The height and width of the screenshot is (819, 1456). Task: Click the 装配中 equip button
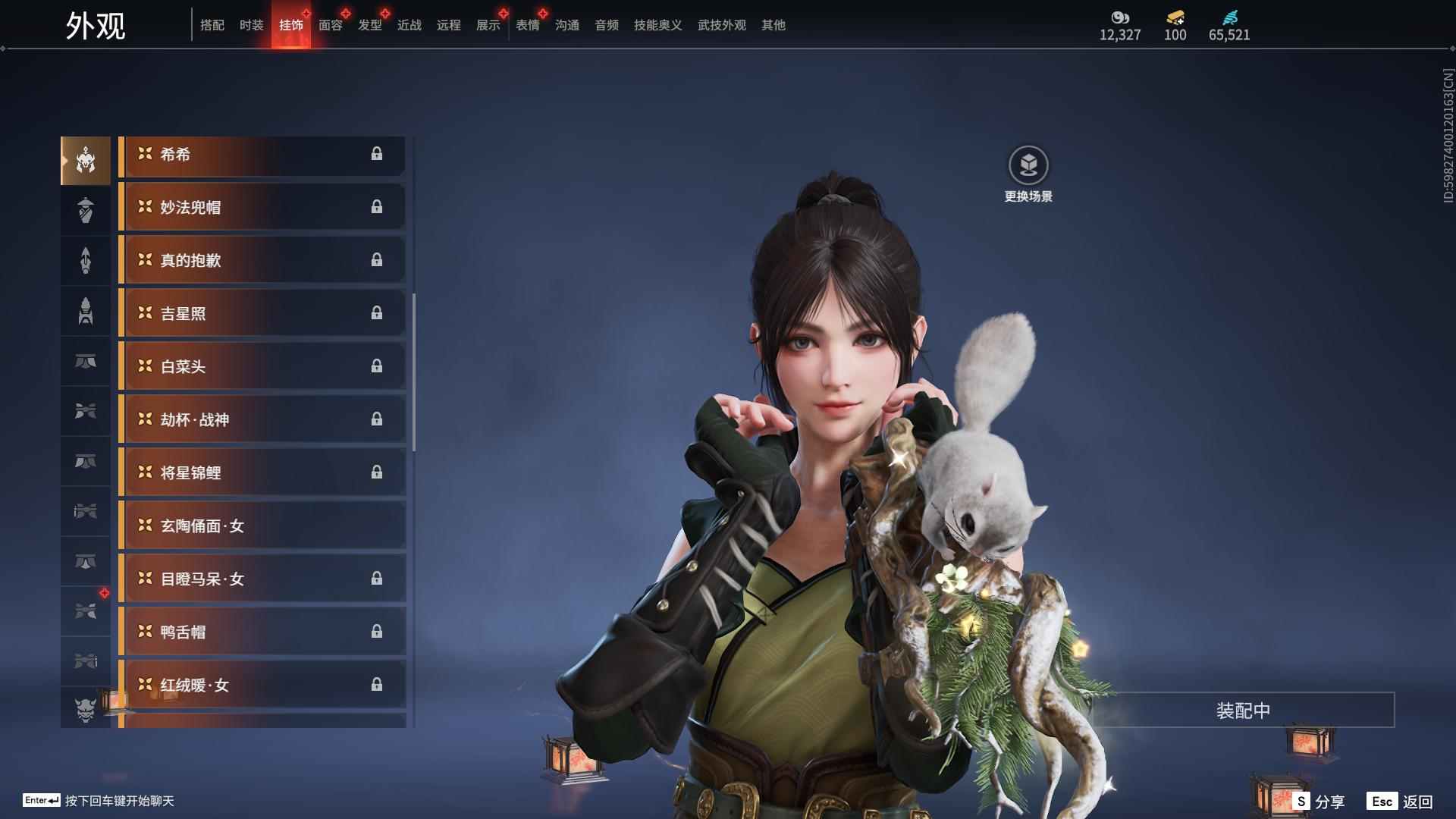(1243, 711)
